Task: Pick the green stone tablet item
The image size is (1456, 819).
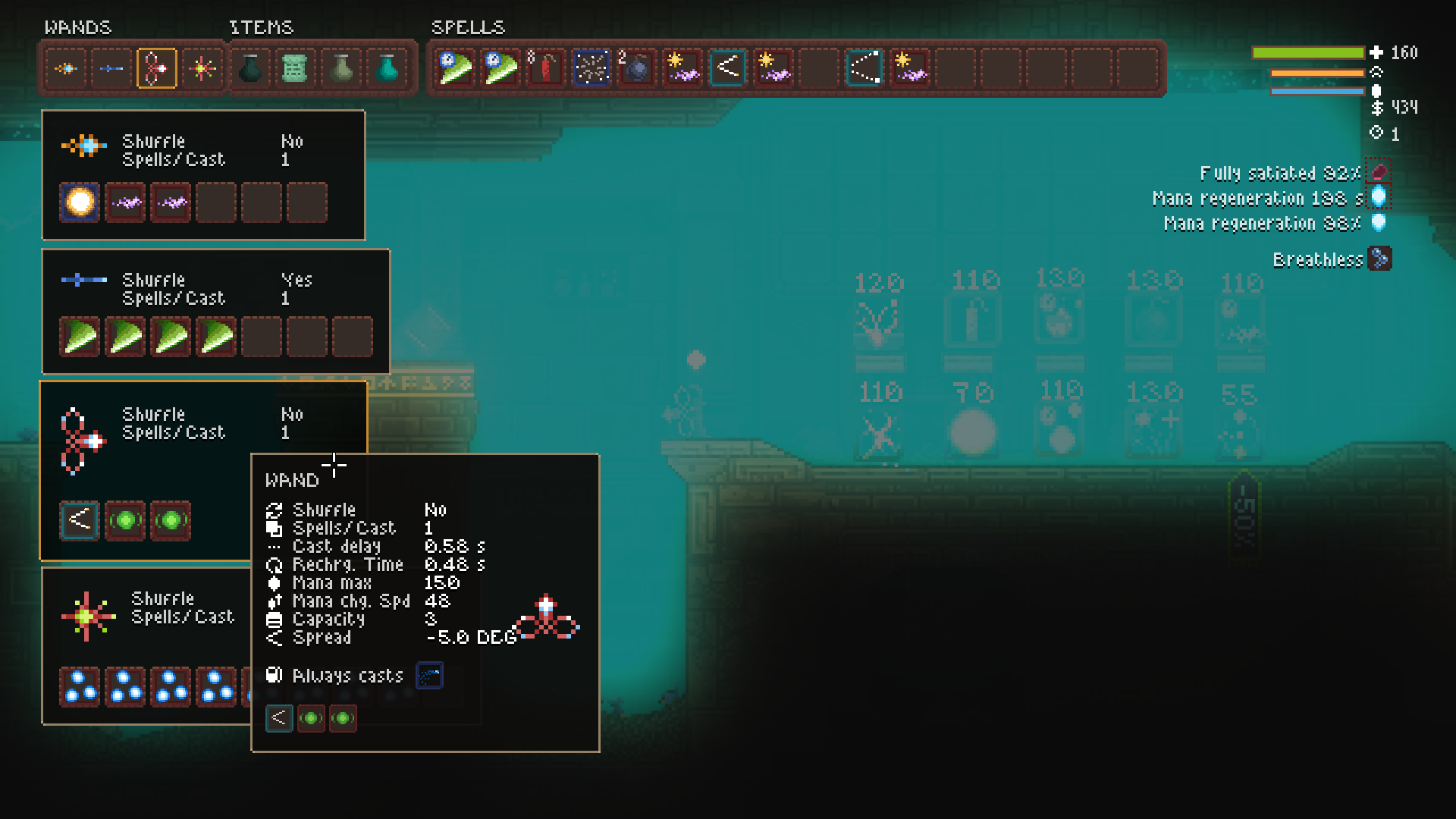Action: 296,69
